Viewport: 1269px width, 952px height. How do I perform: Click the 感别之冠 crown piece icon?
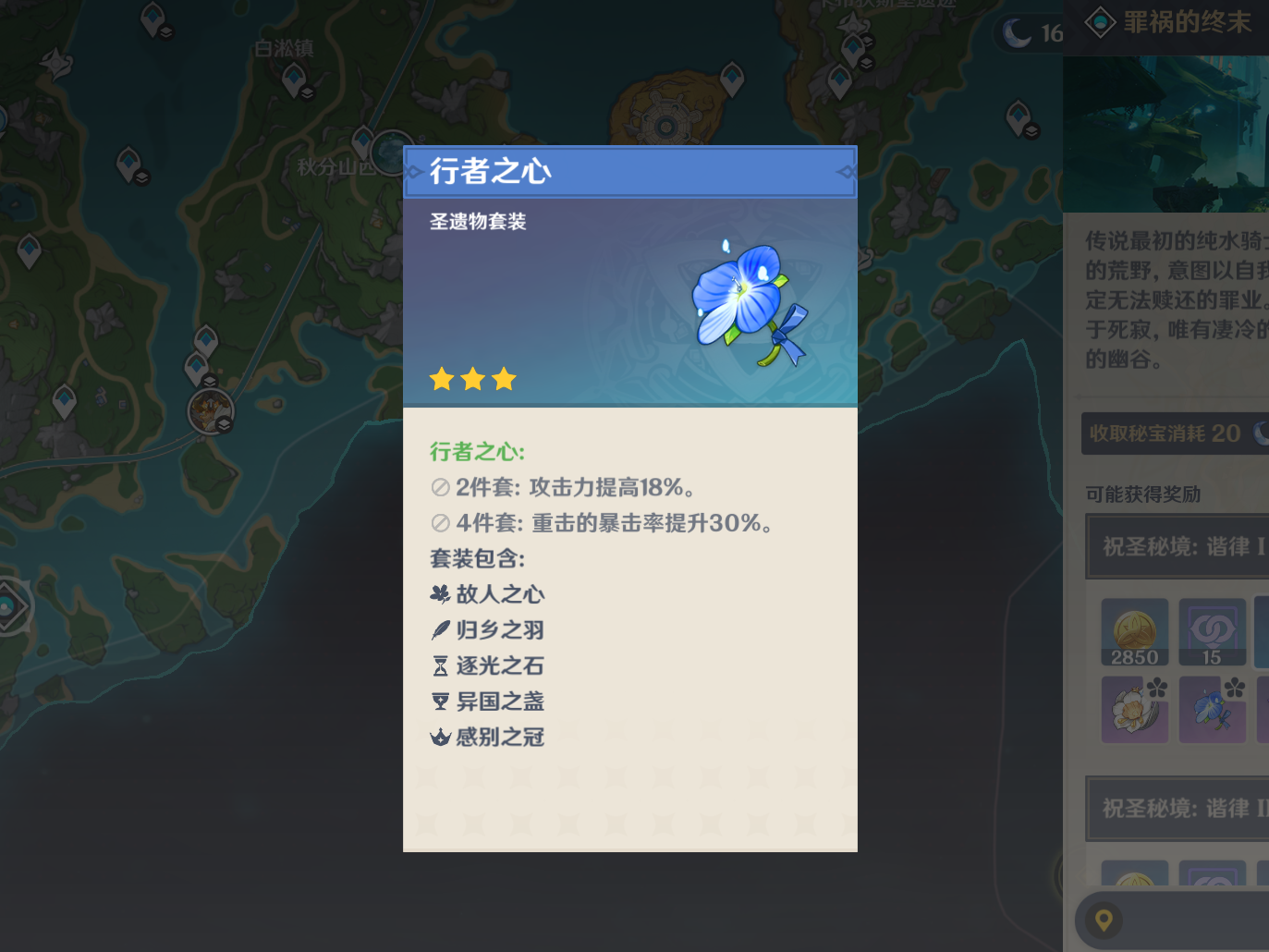[440, 737]
